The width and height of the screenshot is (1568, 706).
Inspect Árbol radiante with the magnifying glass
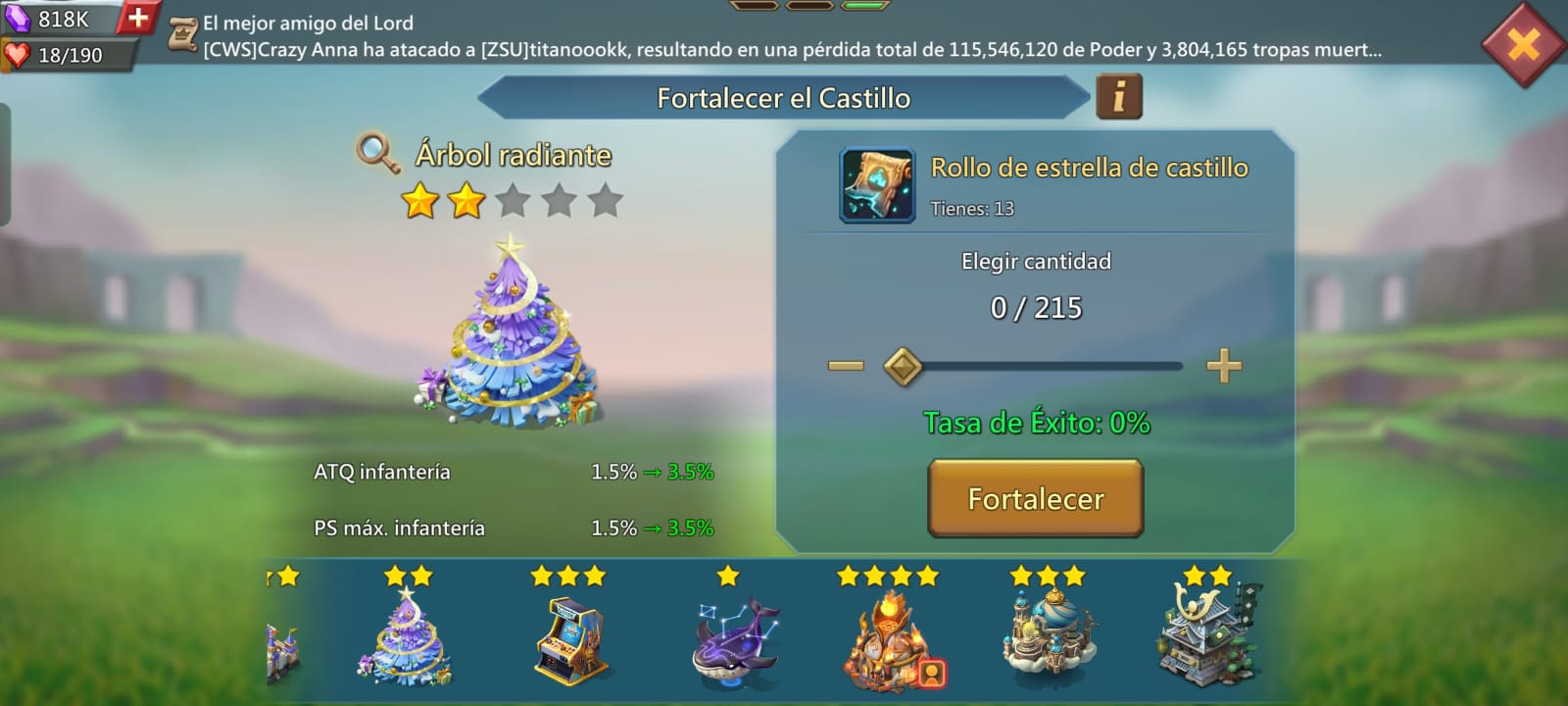pyautogui.click(x=377, y=153)
